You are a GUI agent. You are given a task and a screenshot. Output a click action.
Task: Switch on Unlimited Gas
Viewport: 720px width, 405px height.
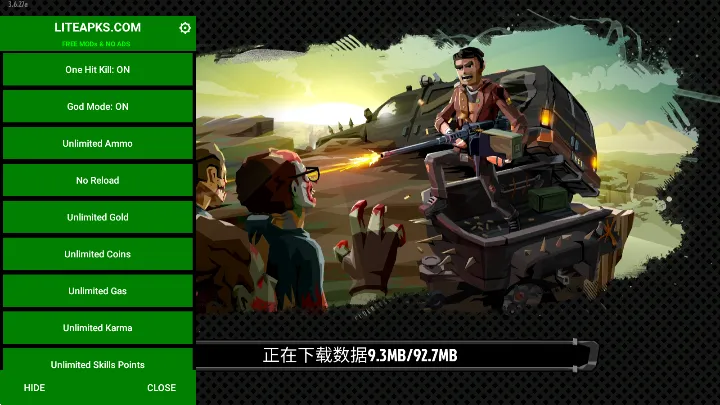98,291
